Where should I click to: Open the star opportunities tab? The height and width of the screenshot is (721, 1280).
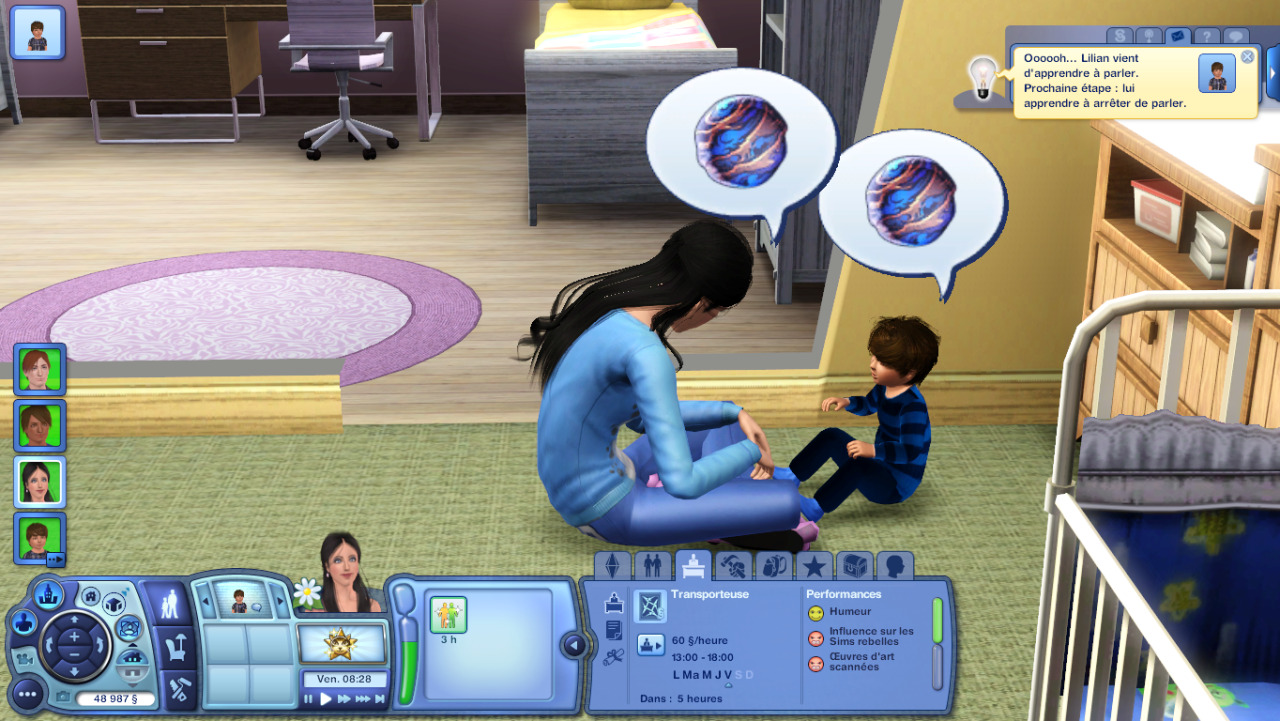tap(814, 567)
